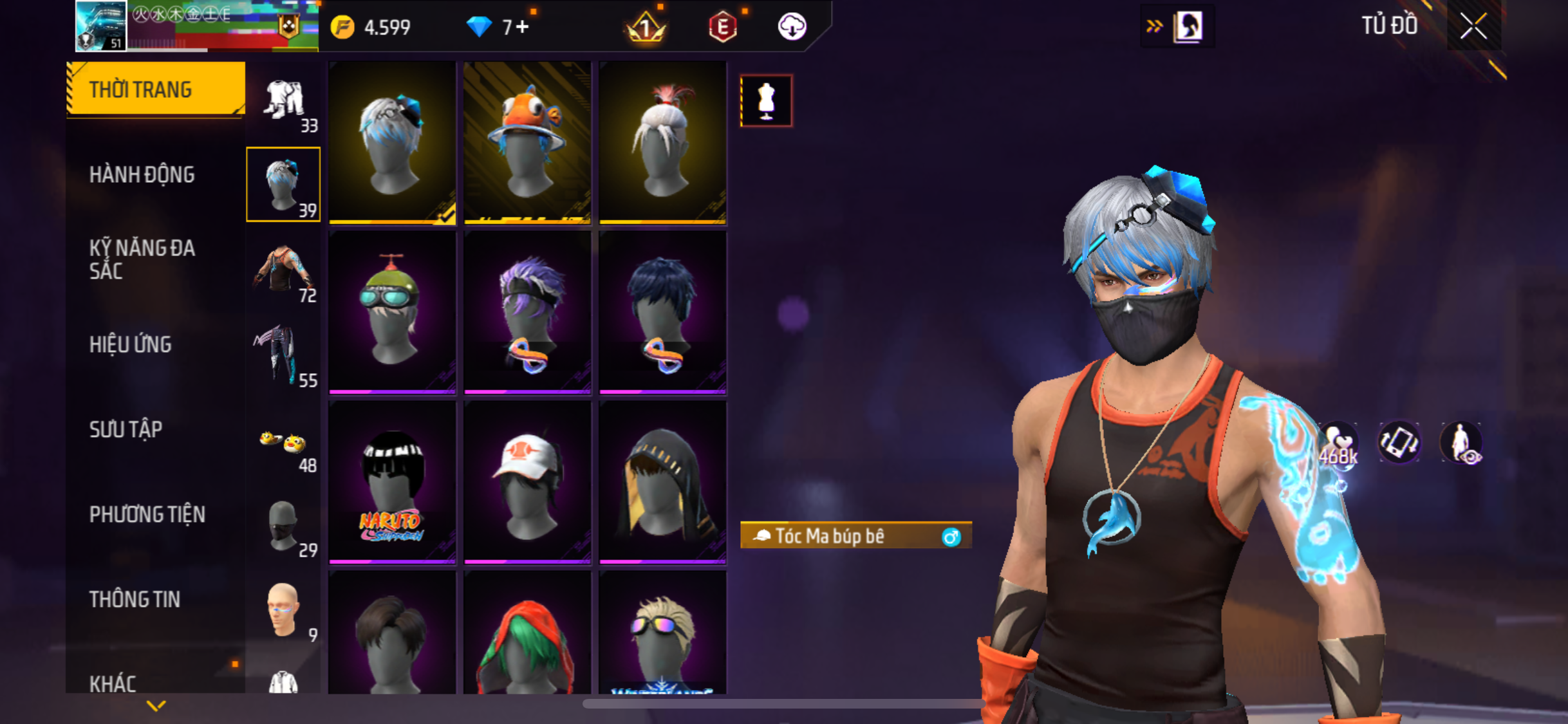Go to Phương Tiện tab
Viewport: 1568px width, 724px height.
point(147,514)
